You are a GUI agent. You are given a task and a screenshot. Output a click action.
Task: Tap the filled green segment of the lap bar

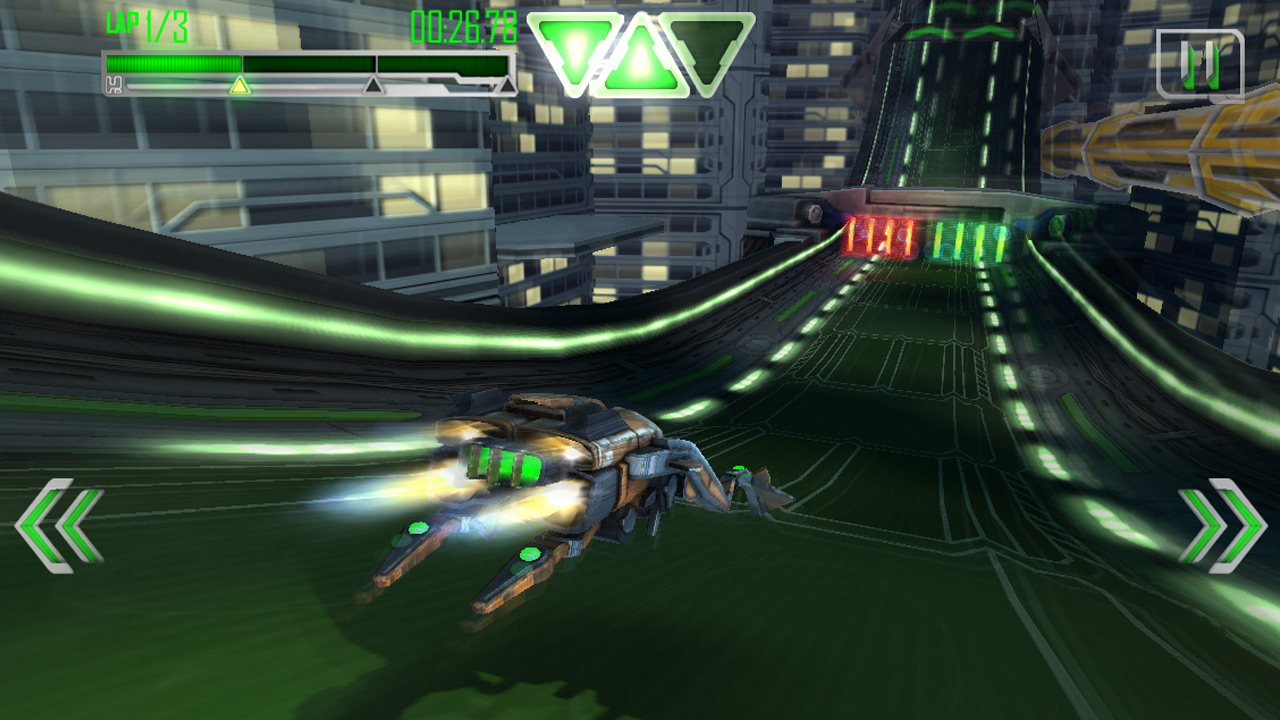[x=174, y=64]
